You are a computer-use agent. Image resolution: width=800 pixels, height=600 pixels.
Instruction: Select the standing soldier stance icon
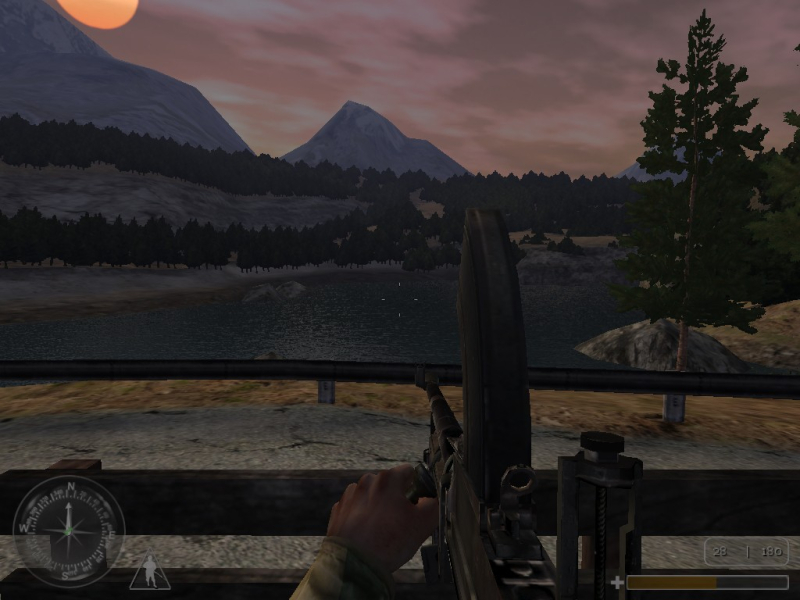coord(150,573)
